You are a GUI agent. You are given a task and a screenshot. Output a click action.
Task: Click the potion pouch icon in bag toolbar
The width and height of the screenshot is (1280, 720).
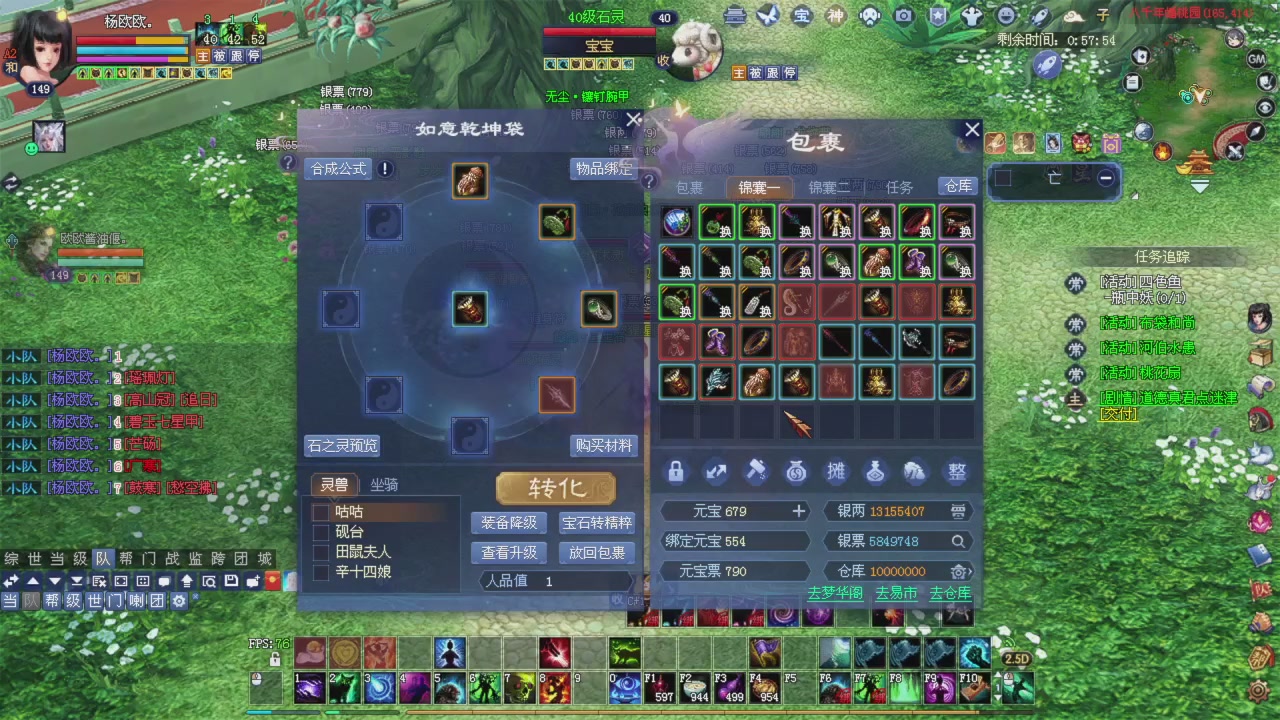(x=876, y=472)
